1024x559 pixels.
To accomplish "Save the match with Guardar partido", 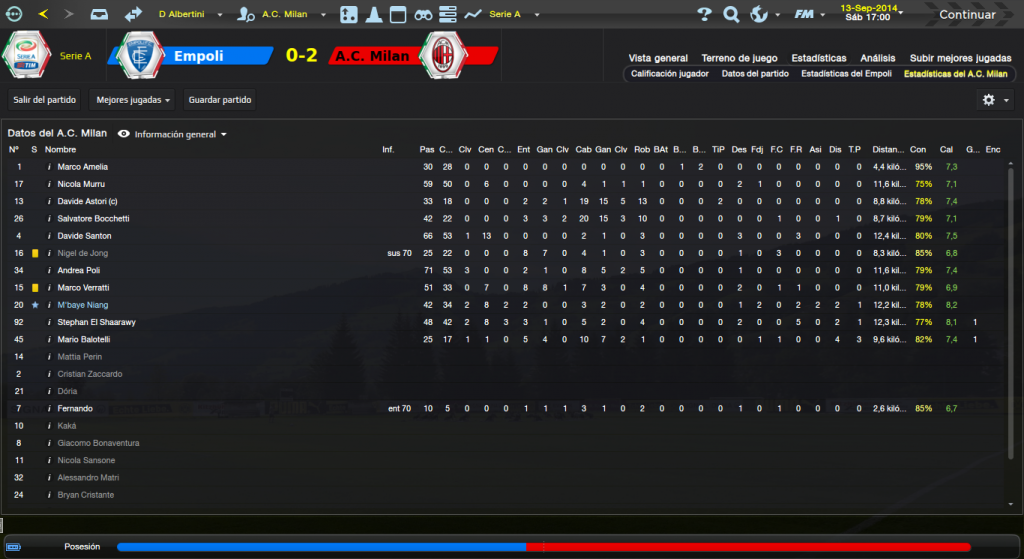I will click(219, 99).
